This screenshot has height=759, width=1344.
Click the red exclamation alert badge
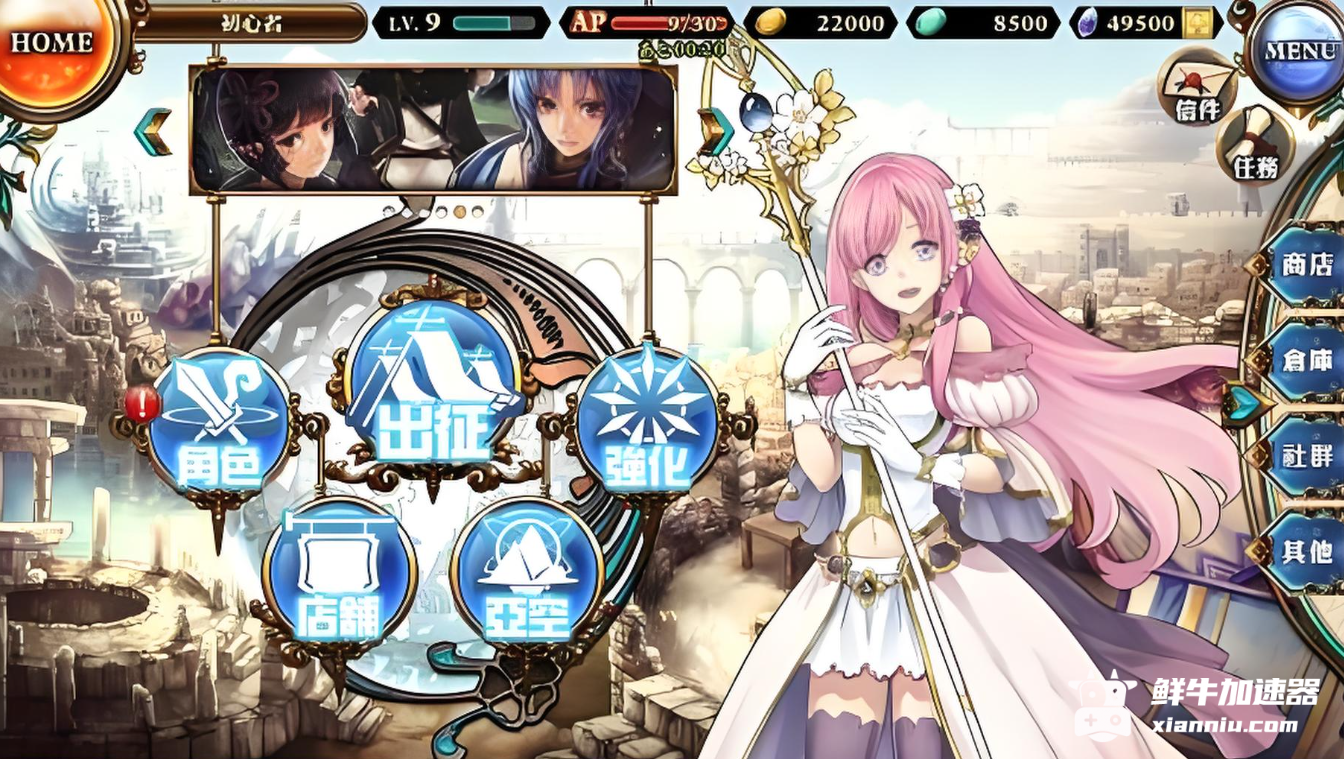(141, 404)
